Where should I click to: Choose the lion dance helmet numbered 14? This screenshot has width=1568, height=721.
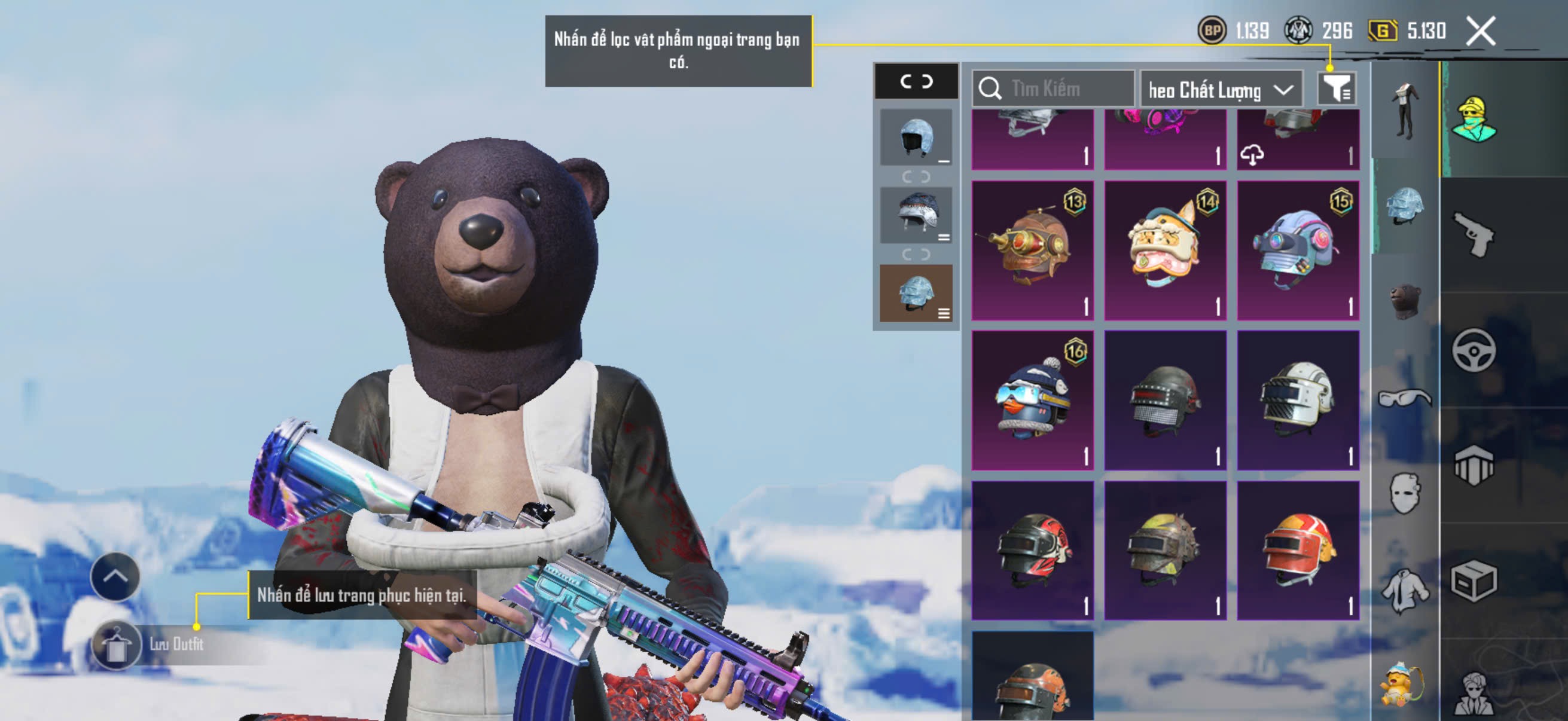point(1165,250)
